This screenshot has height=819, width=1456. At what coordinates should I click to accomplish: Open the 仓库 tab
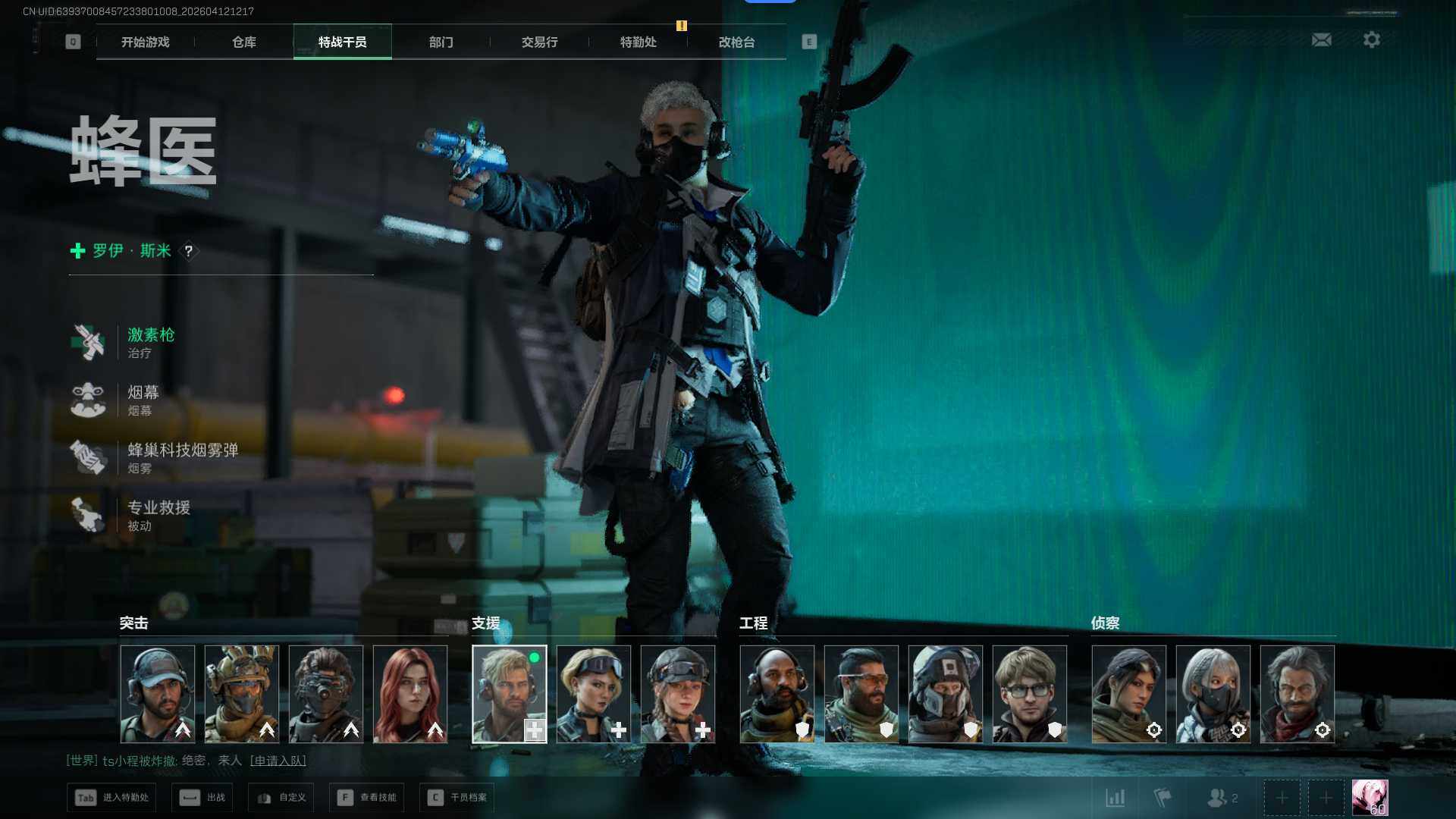tap(244, 42)
